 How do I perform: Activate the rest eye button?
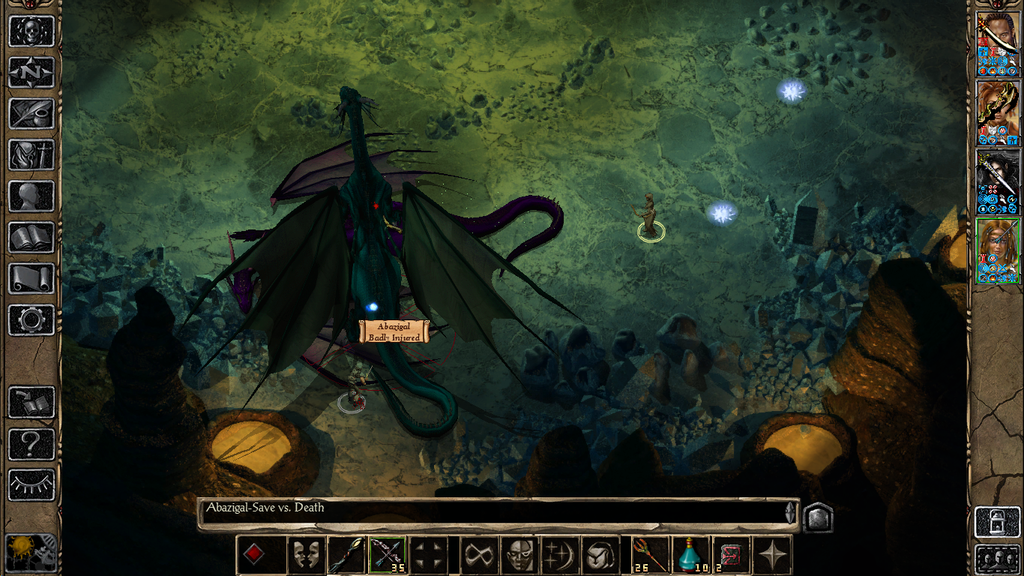(x=31, y=484)
